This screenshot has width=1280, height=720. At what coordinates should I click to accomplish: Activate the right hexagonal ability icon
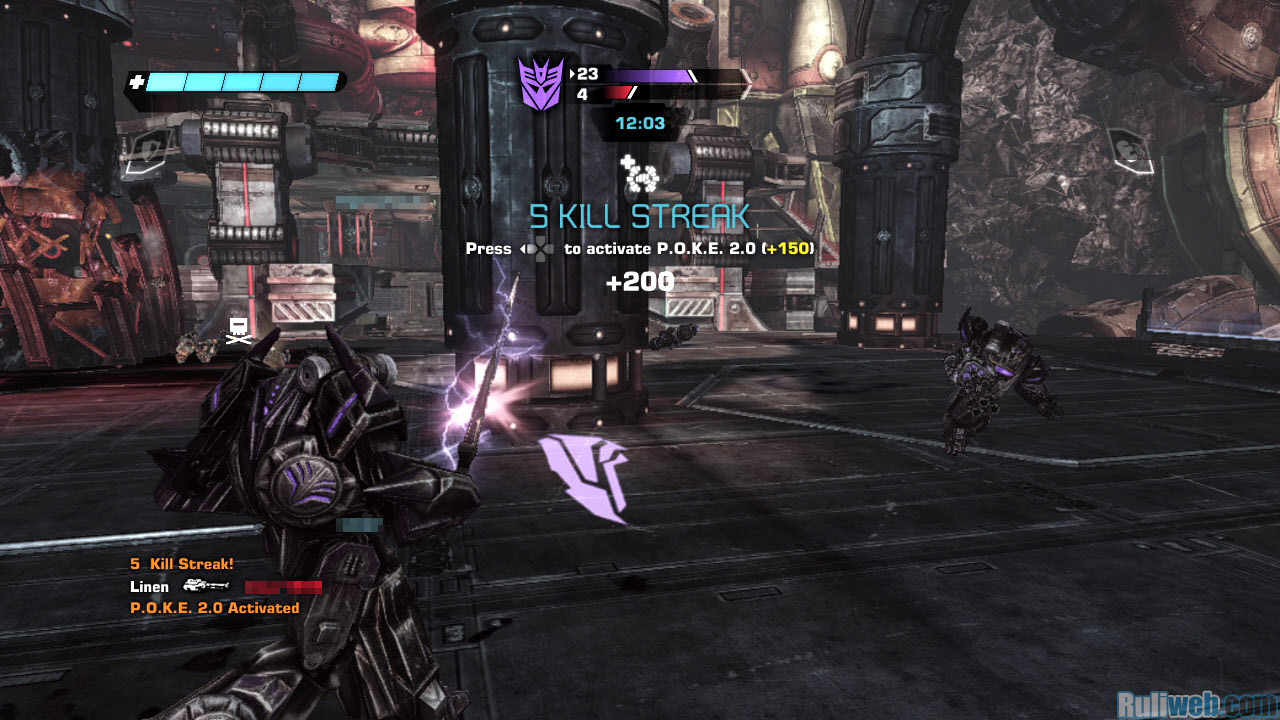1128,151
